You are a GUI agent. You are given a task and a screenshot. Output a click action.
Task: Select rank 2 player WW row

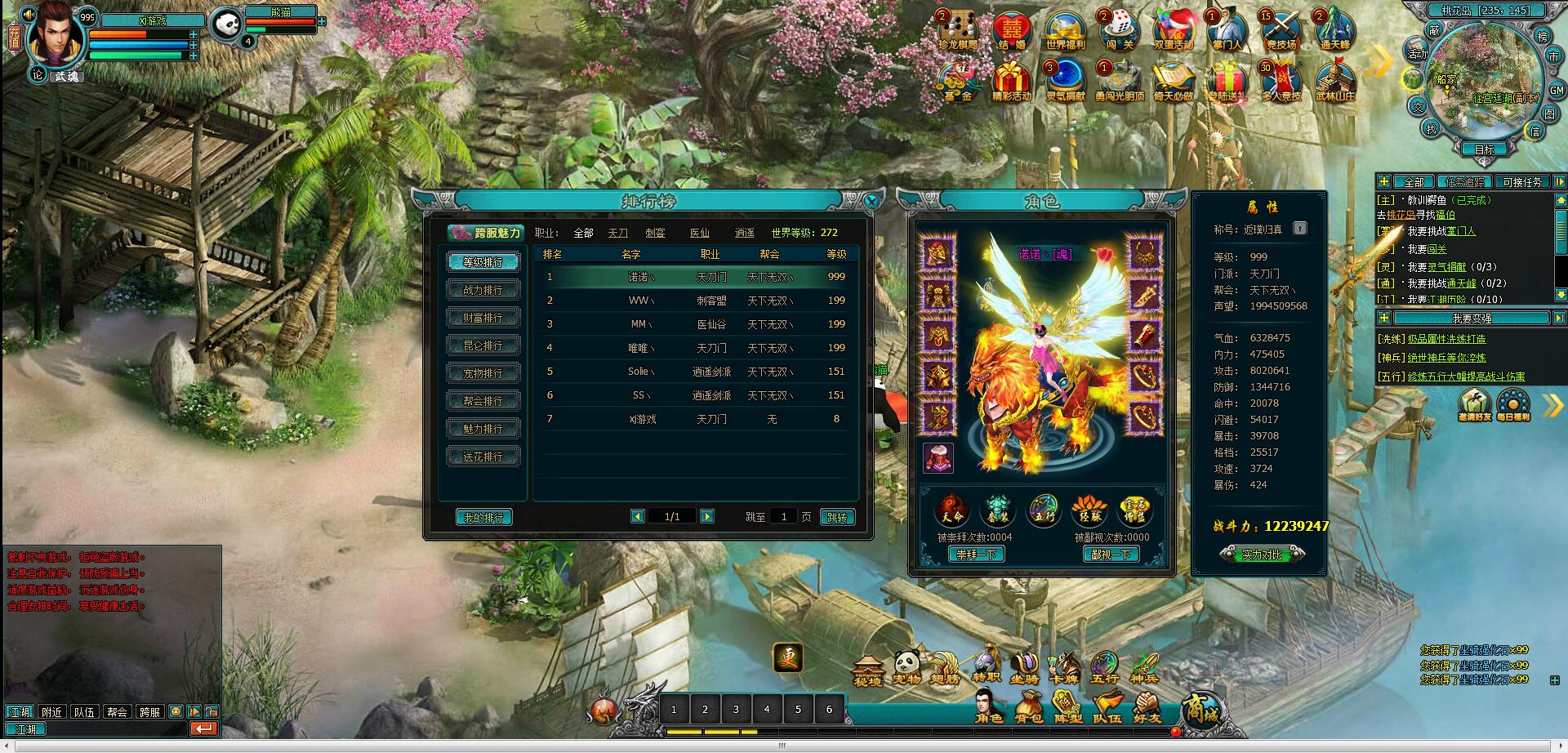click(694, 301)
